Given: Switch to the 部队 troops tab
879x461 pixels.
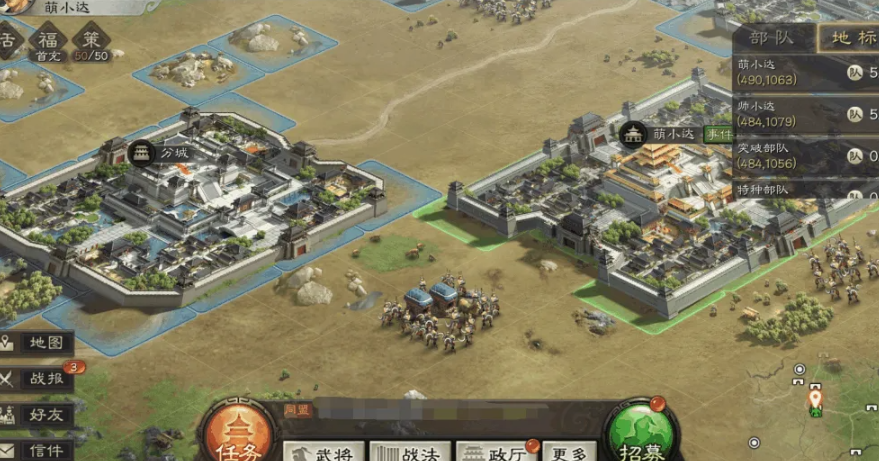Looking at the screenshot, I should [772, 39].
